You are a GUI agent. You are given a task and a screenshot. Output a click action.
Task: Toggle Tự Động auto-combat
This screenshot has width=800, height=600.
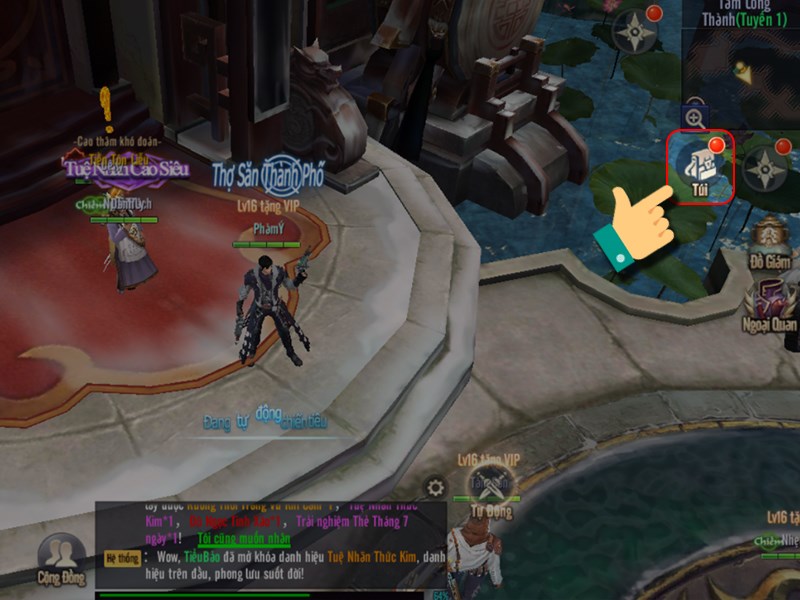point(490,490)
